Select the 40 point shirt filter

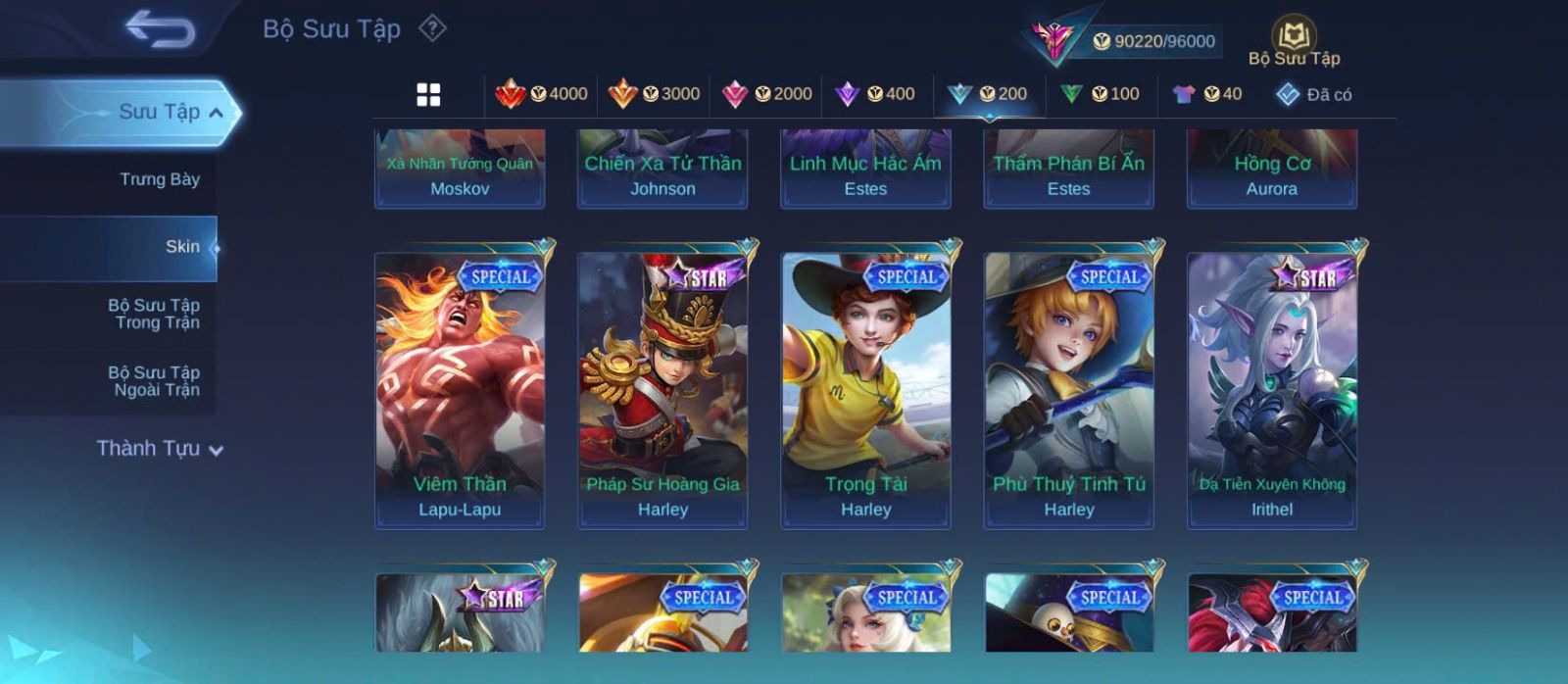(1207, 94)
